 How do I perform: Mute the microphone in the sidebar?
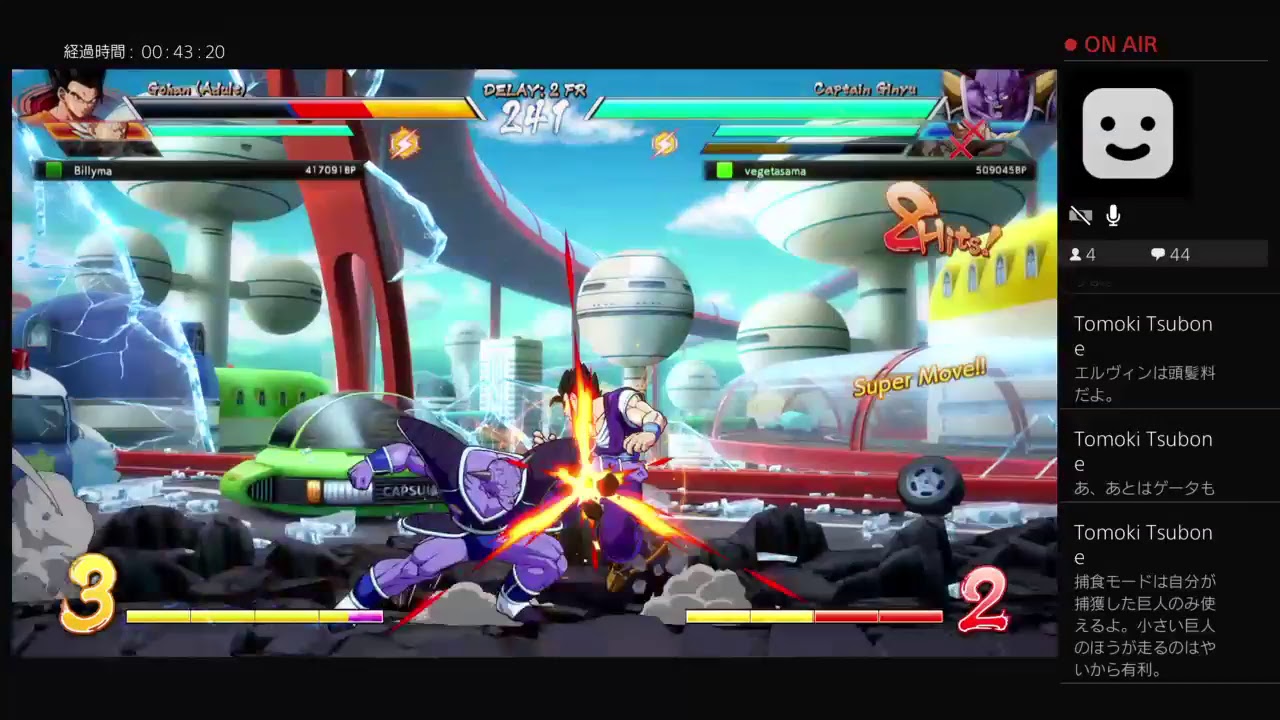pyautogui.click(x=1112, y=215)
